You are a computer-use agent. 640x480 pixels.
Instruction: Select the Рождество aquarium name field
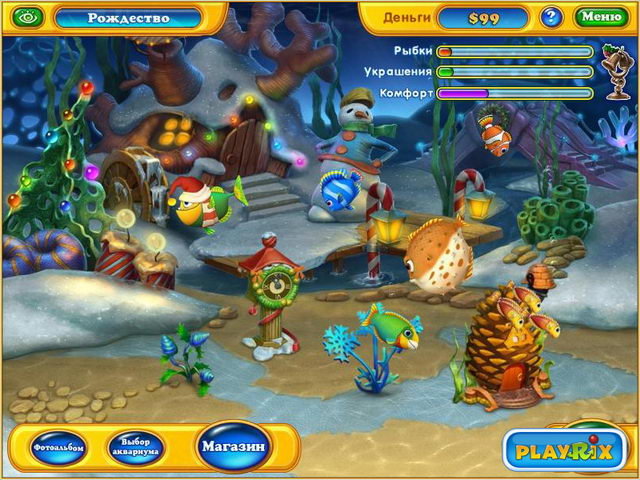[x=126, y=18]
